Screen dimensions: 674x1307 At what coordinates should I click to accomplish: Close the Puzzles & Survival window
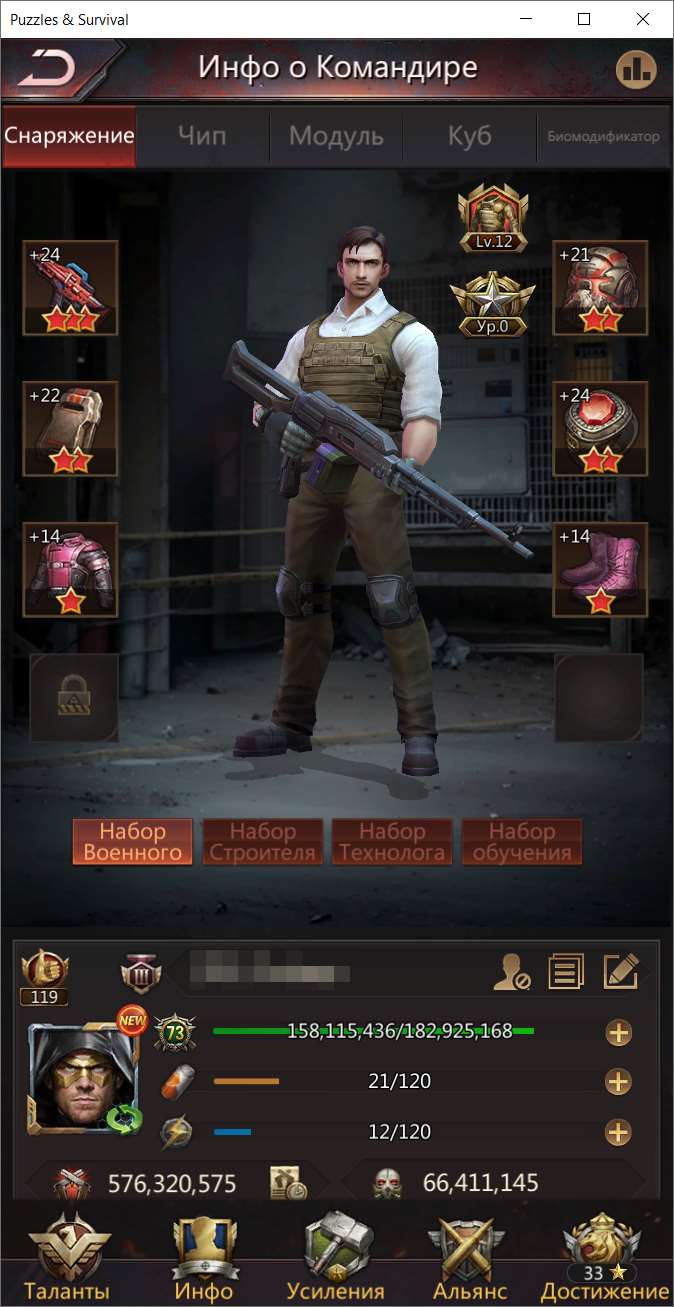640,19
